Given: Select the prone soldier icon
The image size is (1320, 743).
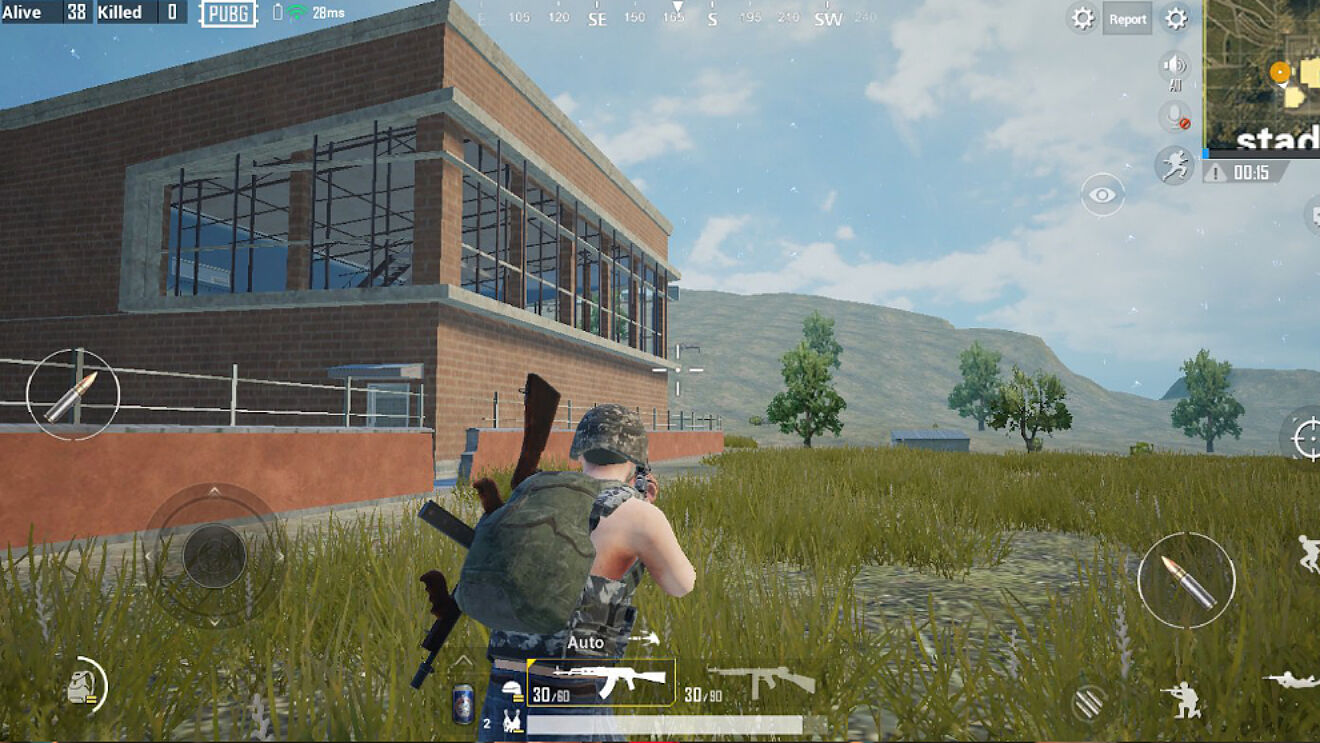Looking at the screenshot, I should pyautogui.click(x=1291, y=679).
